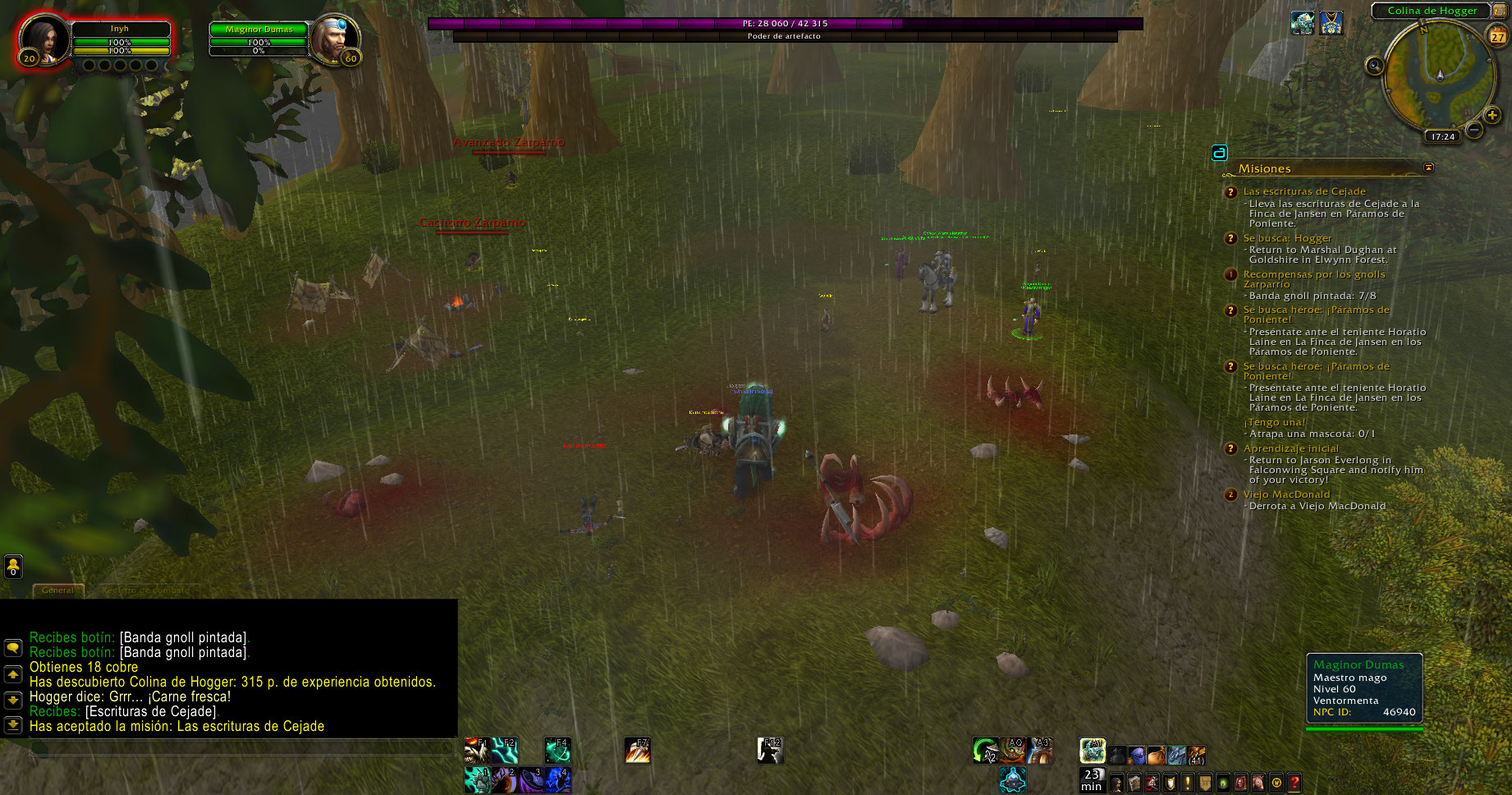Image resolution: width=1512 pixels, height=795 pixels.
Task: Zoom in the minimap with plus button
Action: [x=1491, y=116]
